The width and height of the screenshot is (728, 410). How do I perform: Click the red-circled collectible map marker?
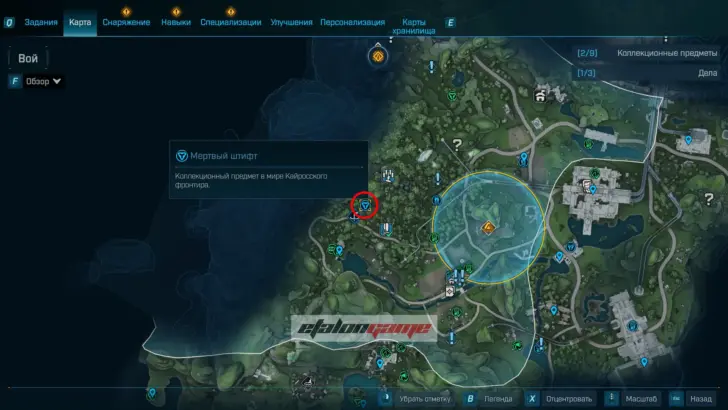coord(365,205)
